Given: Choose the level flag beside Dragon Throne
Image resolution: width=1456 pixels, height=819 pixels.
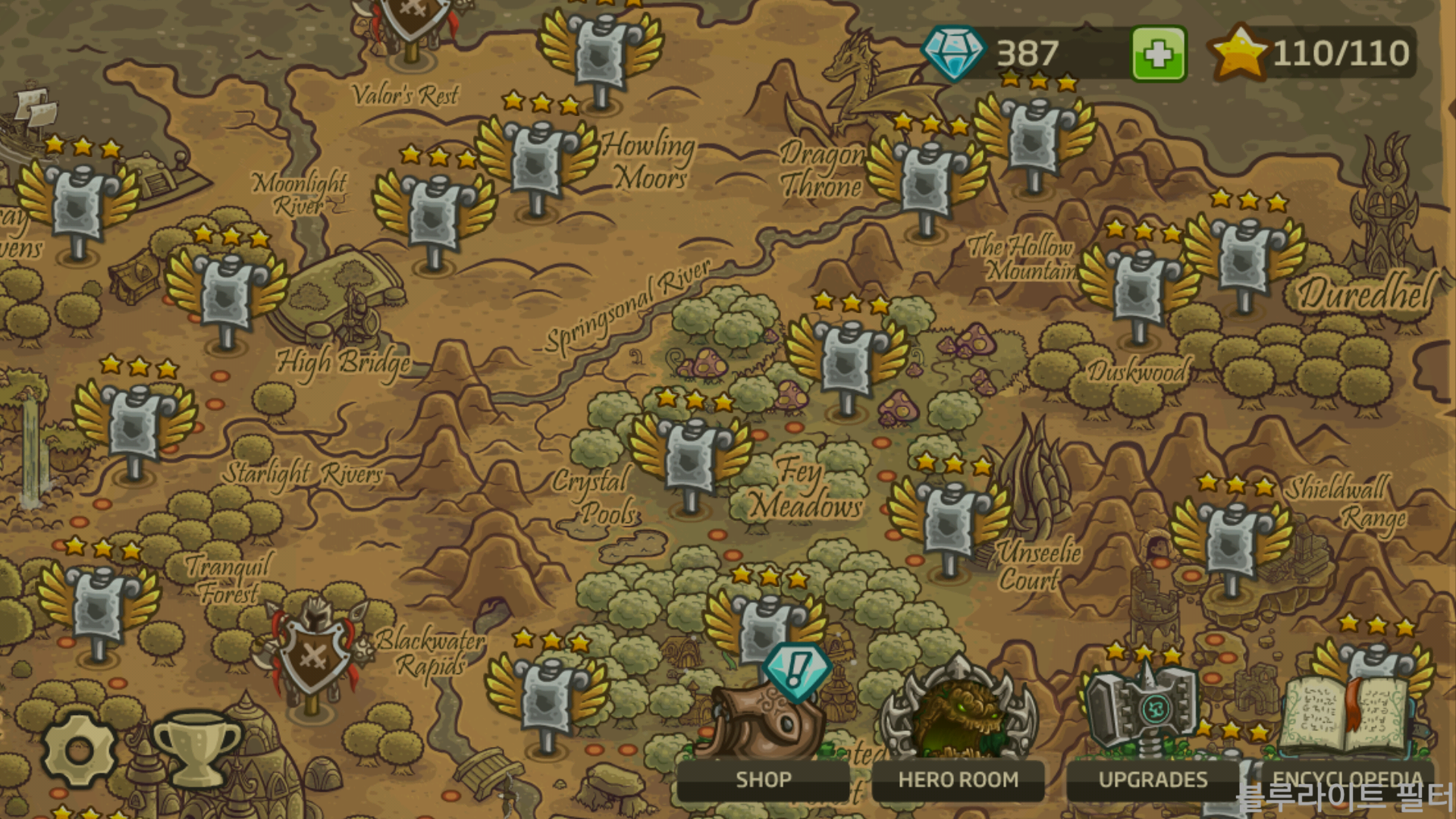Looking at the screenshot, I should tap(925, 180).
